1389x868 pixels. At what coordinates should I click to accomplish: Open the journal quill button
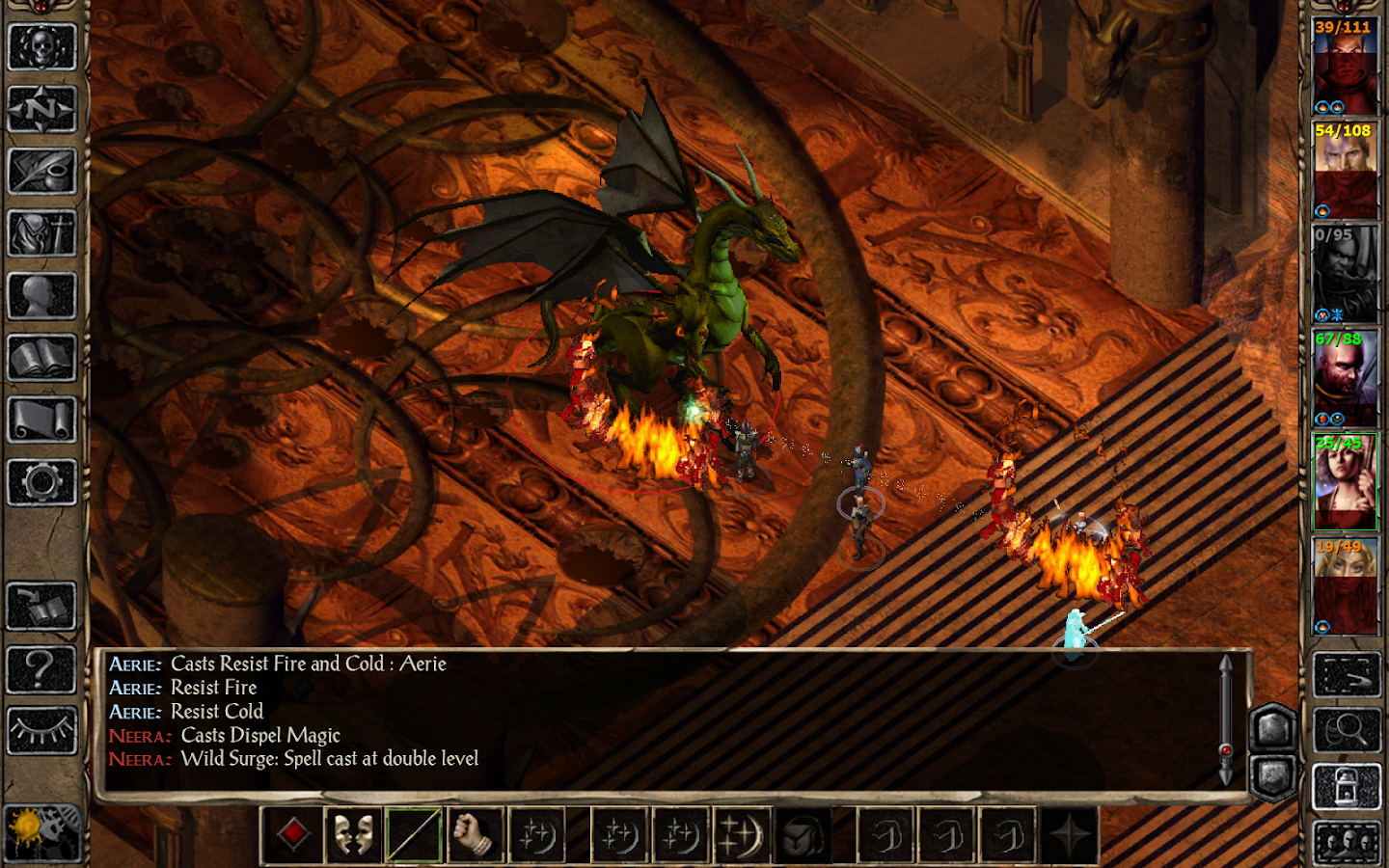pyautogui.click(x=41, y=171)
